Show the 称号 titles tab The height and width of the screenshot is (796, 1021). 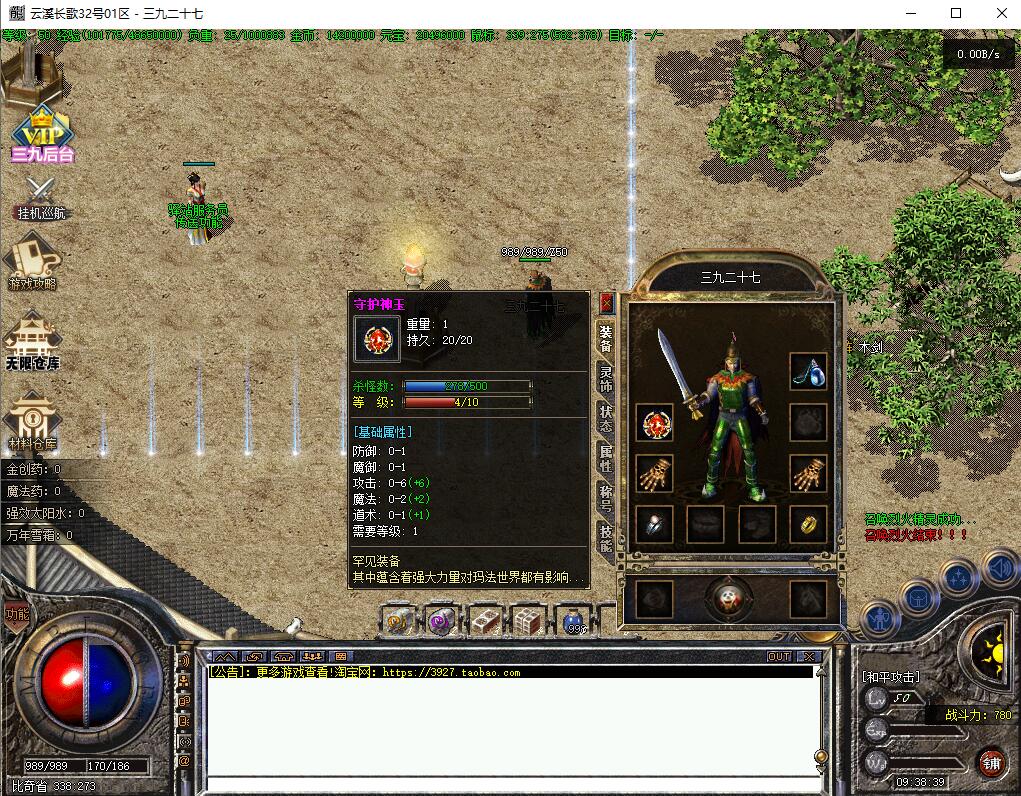(x=606, y=497)
